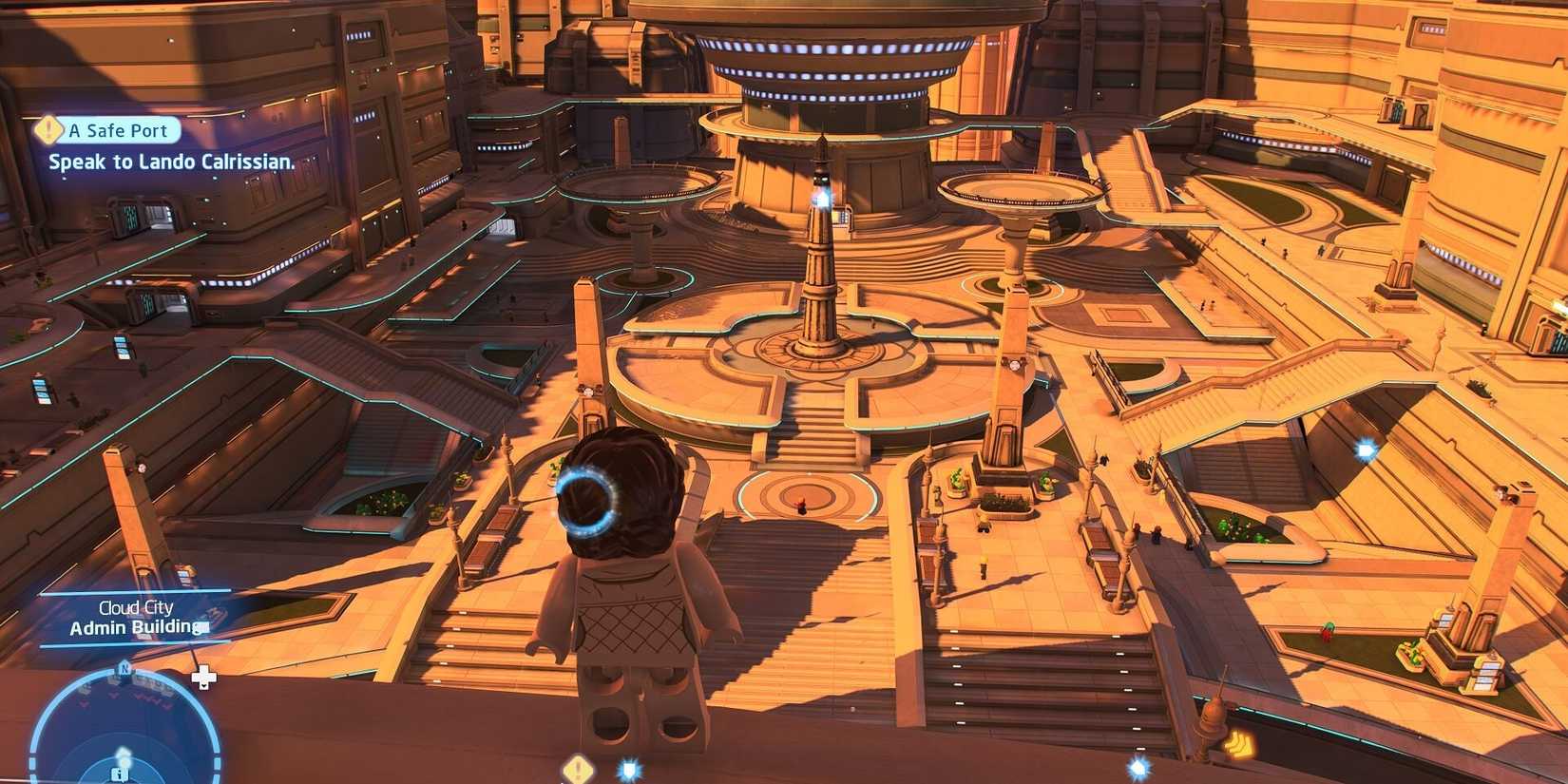Click the Cloud City header text
Screen dimensions: 1568x784
pos(135,606)
